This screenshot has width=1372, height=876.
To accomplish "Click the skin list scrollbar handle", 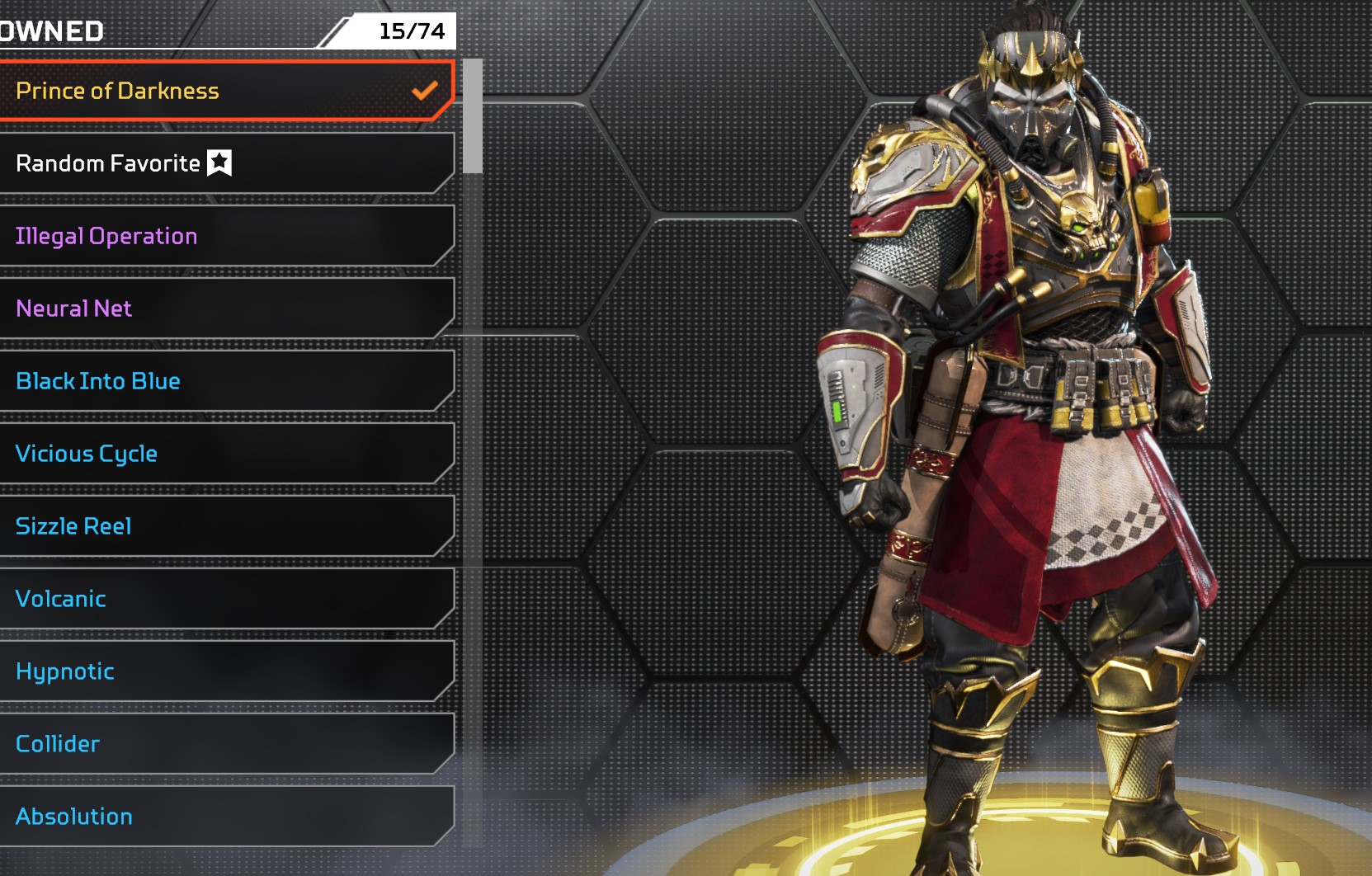I will pyautogui.click(x=473, y=116).
